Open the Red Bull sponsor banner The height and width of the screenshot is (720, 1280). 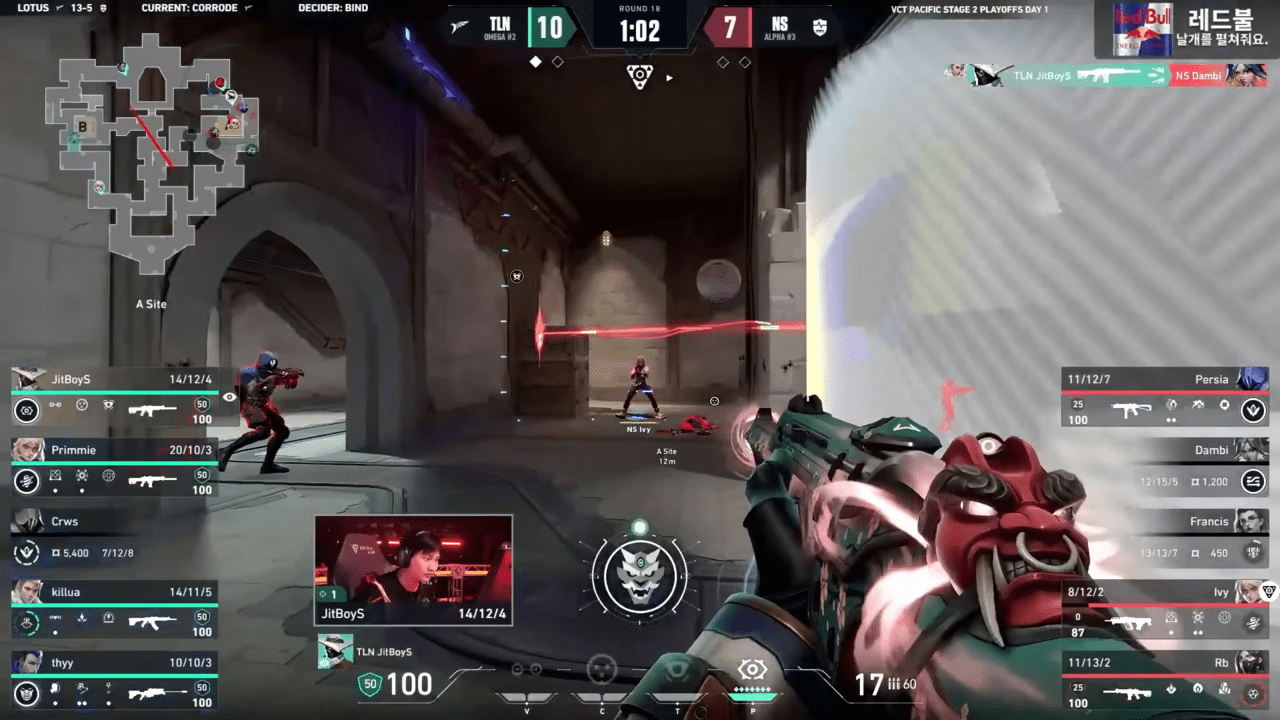tap(1187, 29)
